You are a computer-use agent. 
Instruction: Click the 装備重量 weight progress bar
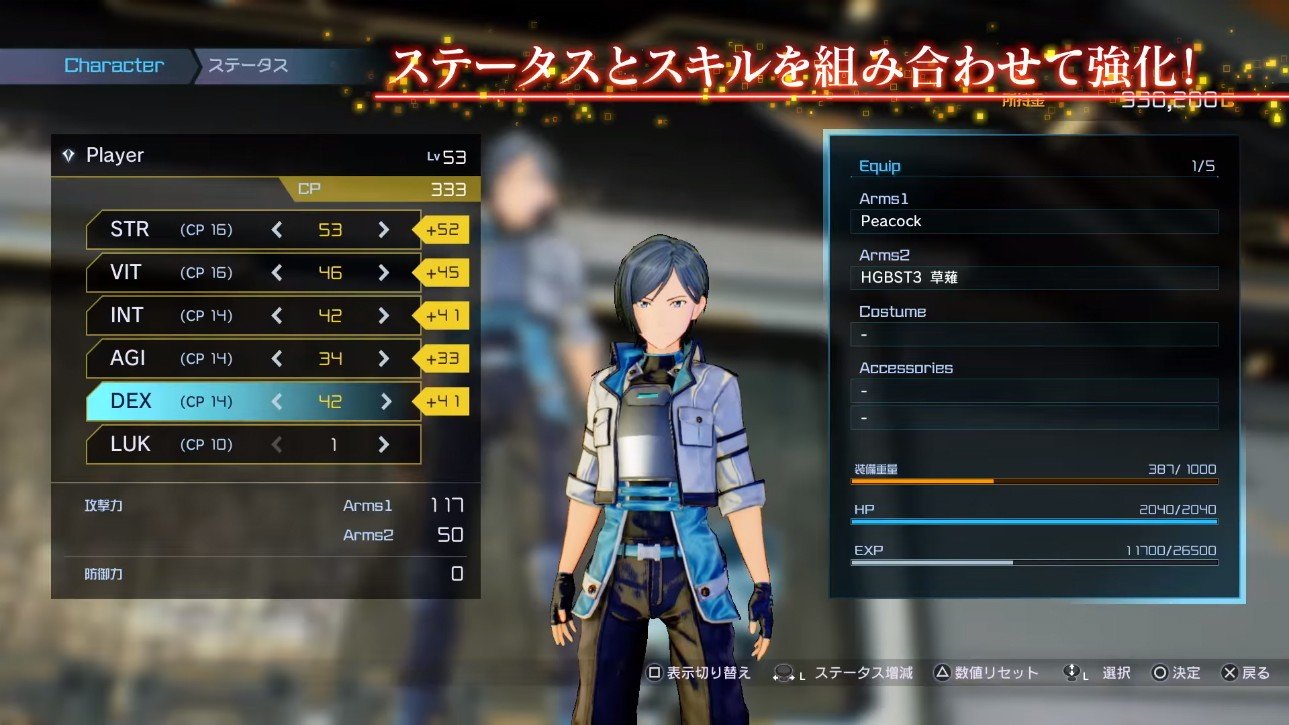tap(1034, 480)
